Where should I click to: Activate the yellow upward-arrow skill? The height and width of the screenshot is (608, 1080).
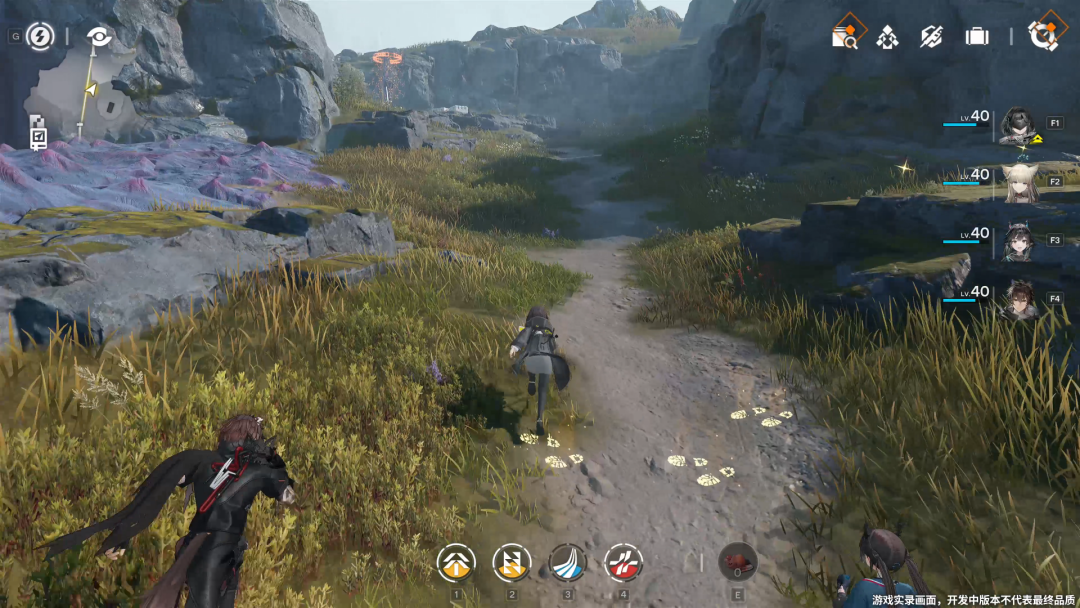point(456,563)
